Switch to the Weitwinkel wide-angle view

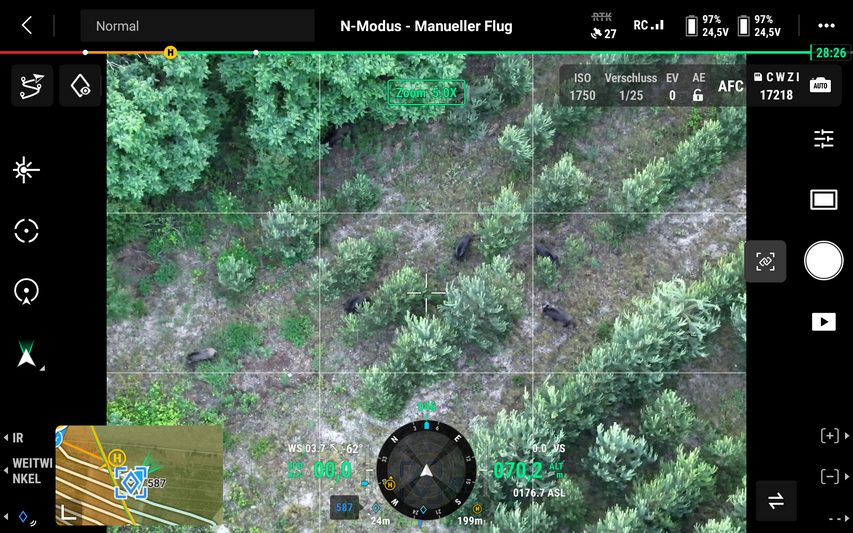pyautogui.click(x=28, y=471)
